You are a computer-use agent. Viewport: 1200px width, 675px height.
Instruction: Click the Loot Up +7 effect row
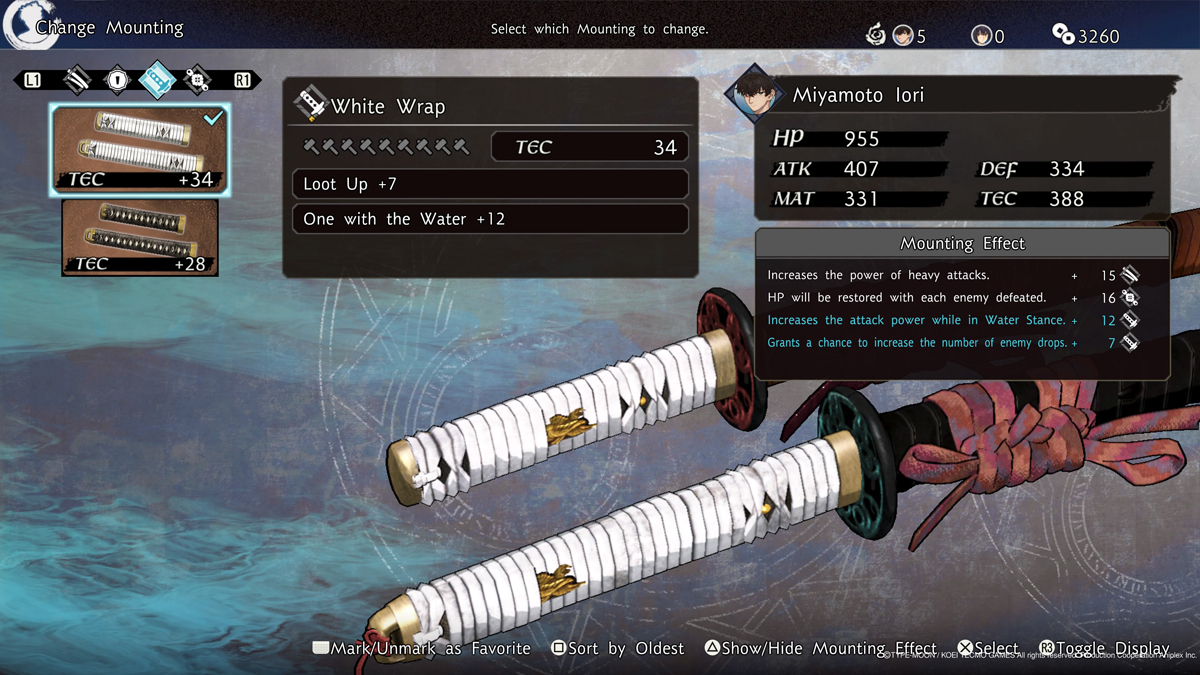[x=490, y=184]
